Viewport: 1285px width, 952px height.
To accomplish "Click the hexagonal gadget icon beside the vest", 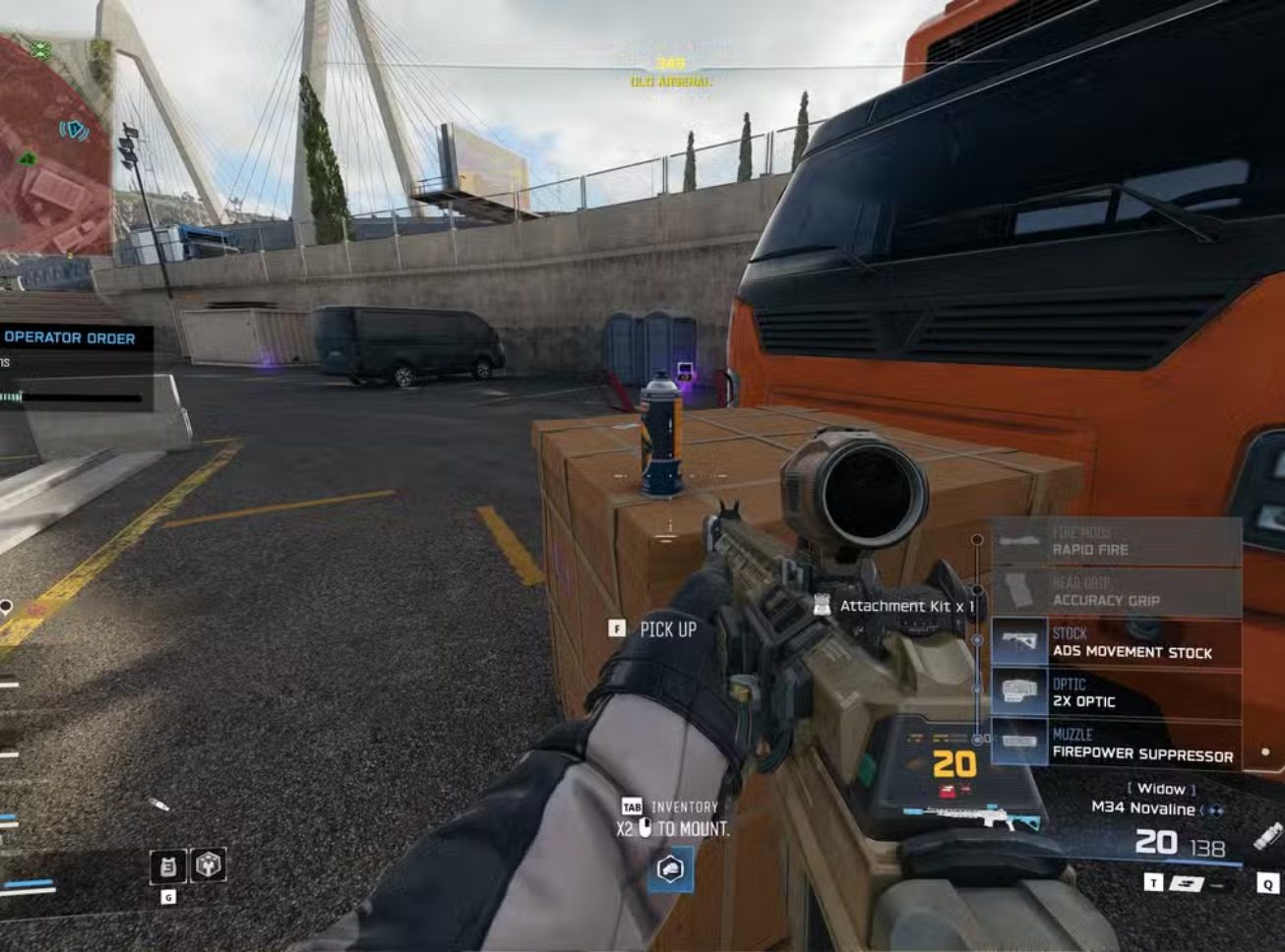I will pos(209,865).
